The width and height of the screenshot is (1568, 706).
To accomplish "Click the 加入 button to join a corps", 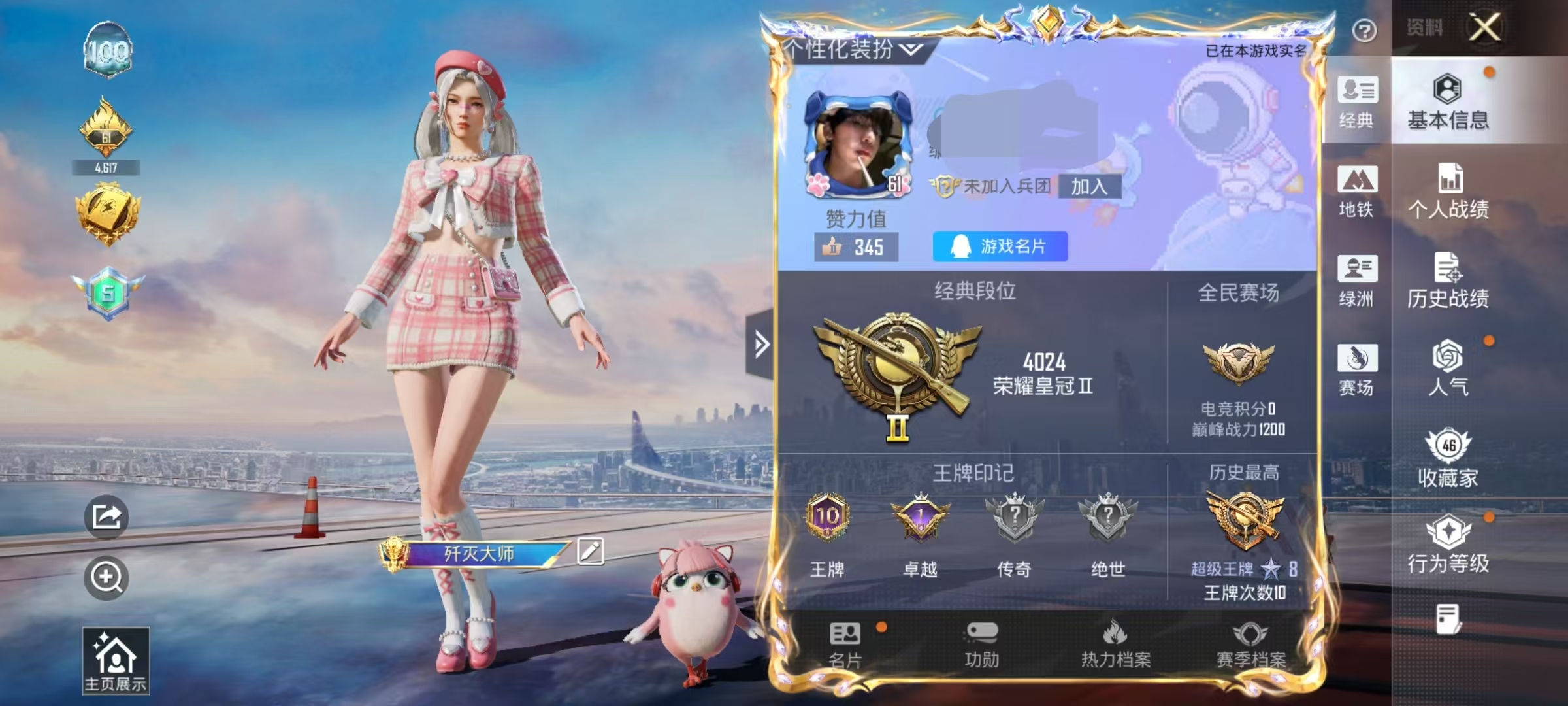I will pos(1088,187).
